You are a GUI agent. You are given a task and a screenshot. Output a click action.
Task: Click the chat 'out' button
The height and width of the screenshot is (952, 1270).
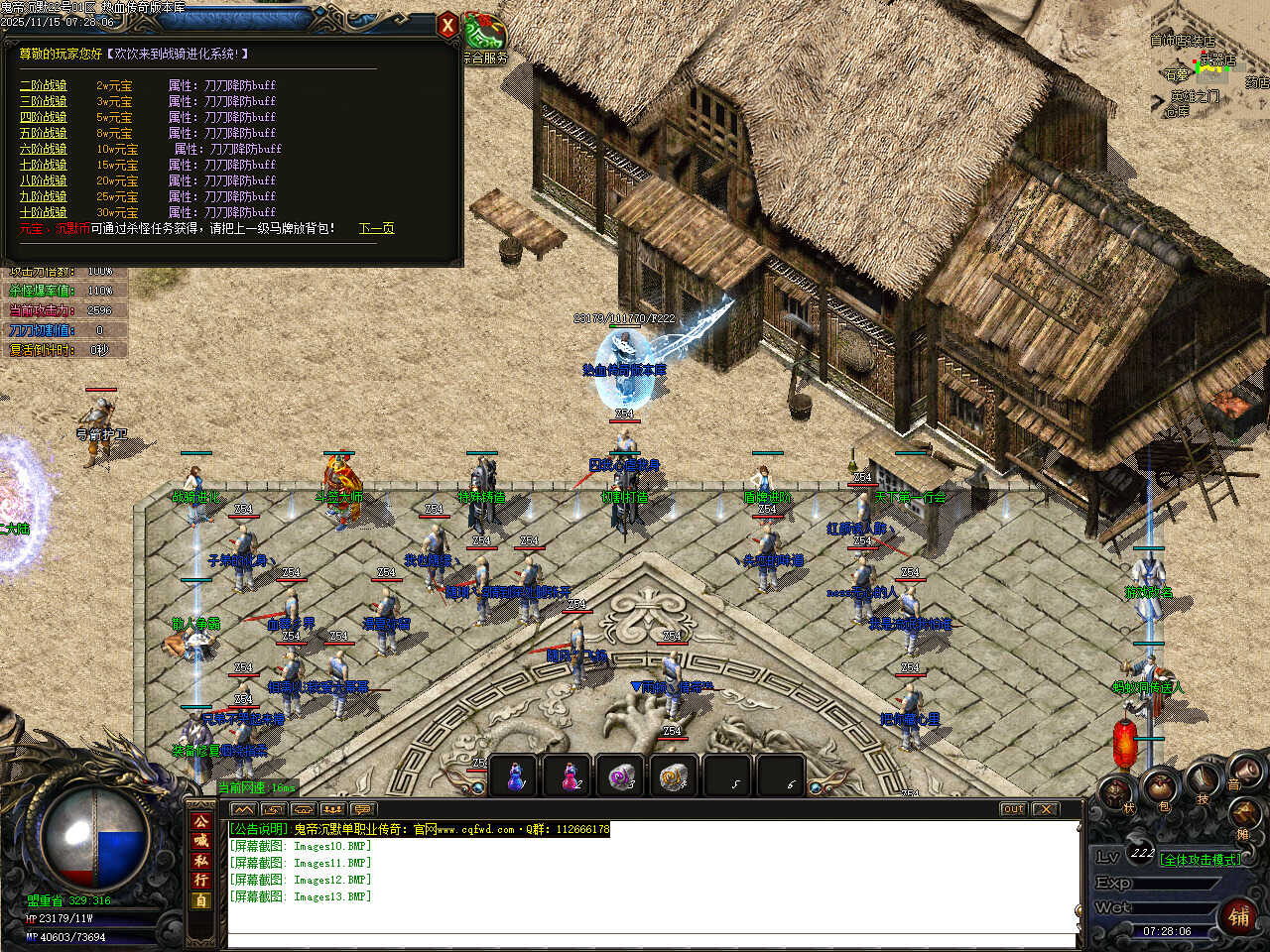coord(1012,809)
